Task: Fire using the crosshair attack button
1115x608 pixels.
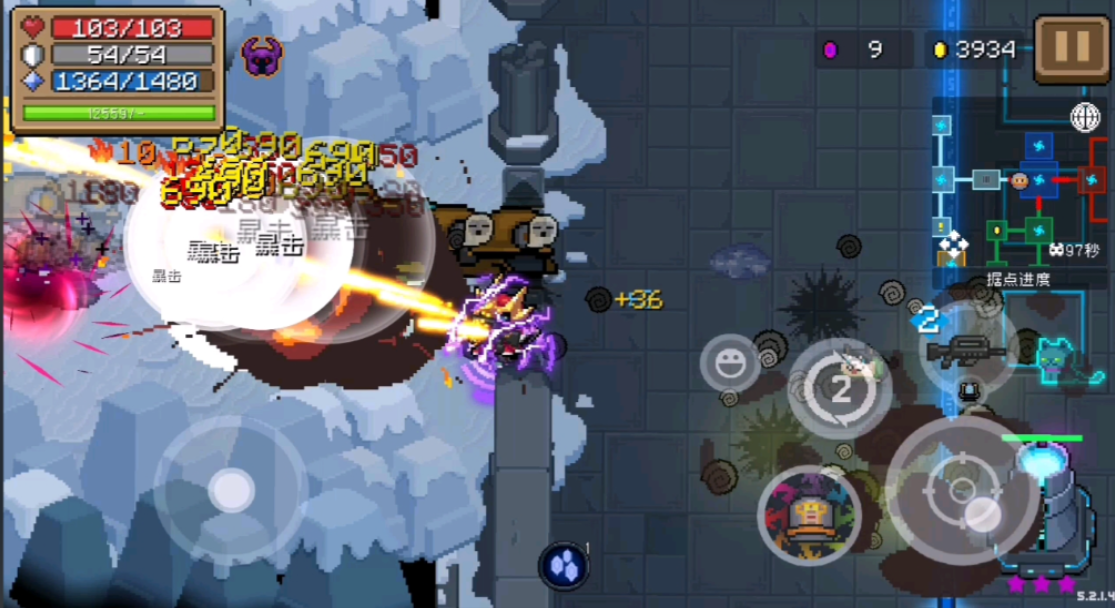Action: [x=956, y=491]
